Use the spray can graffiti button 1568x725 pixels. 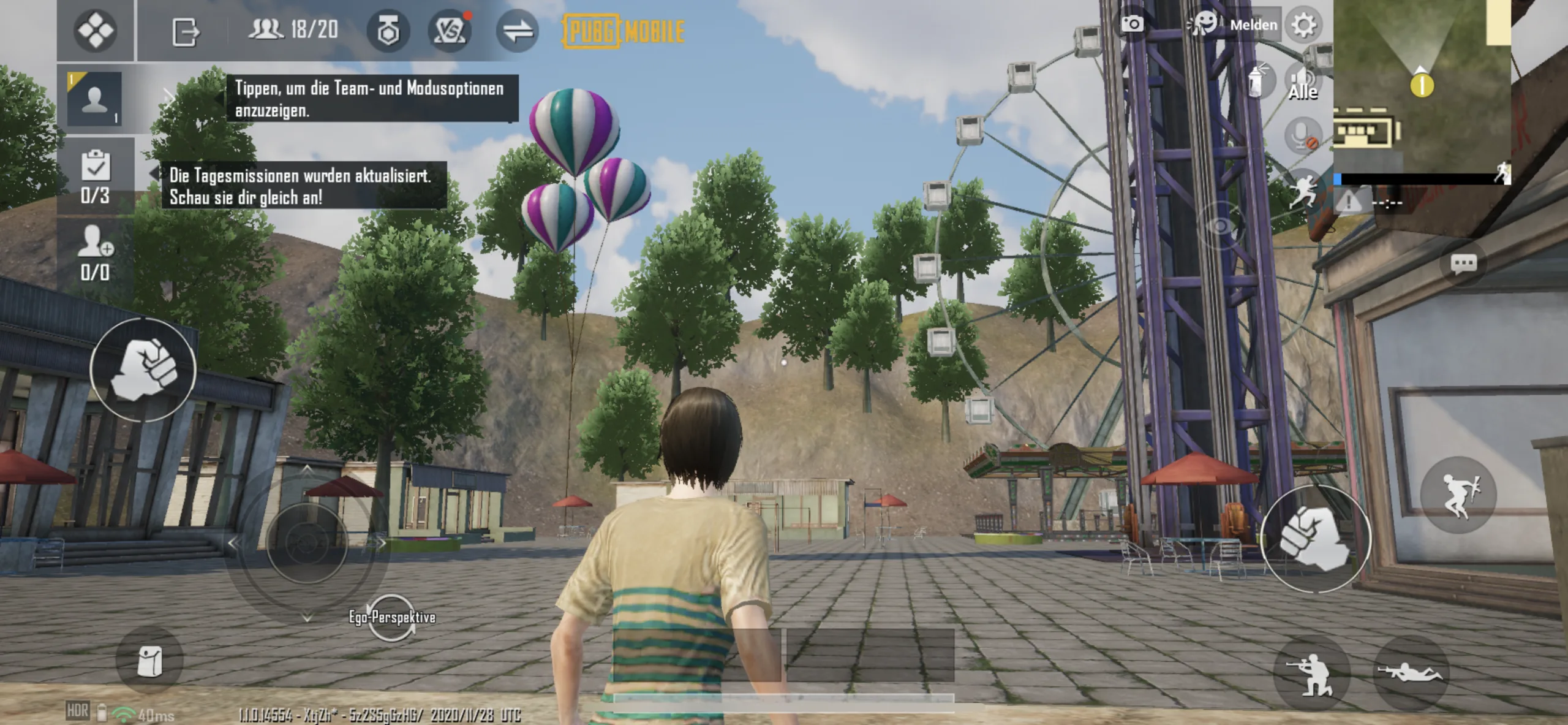pos(1256,82)
